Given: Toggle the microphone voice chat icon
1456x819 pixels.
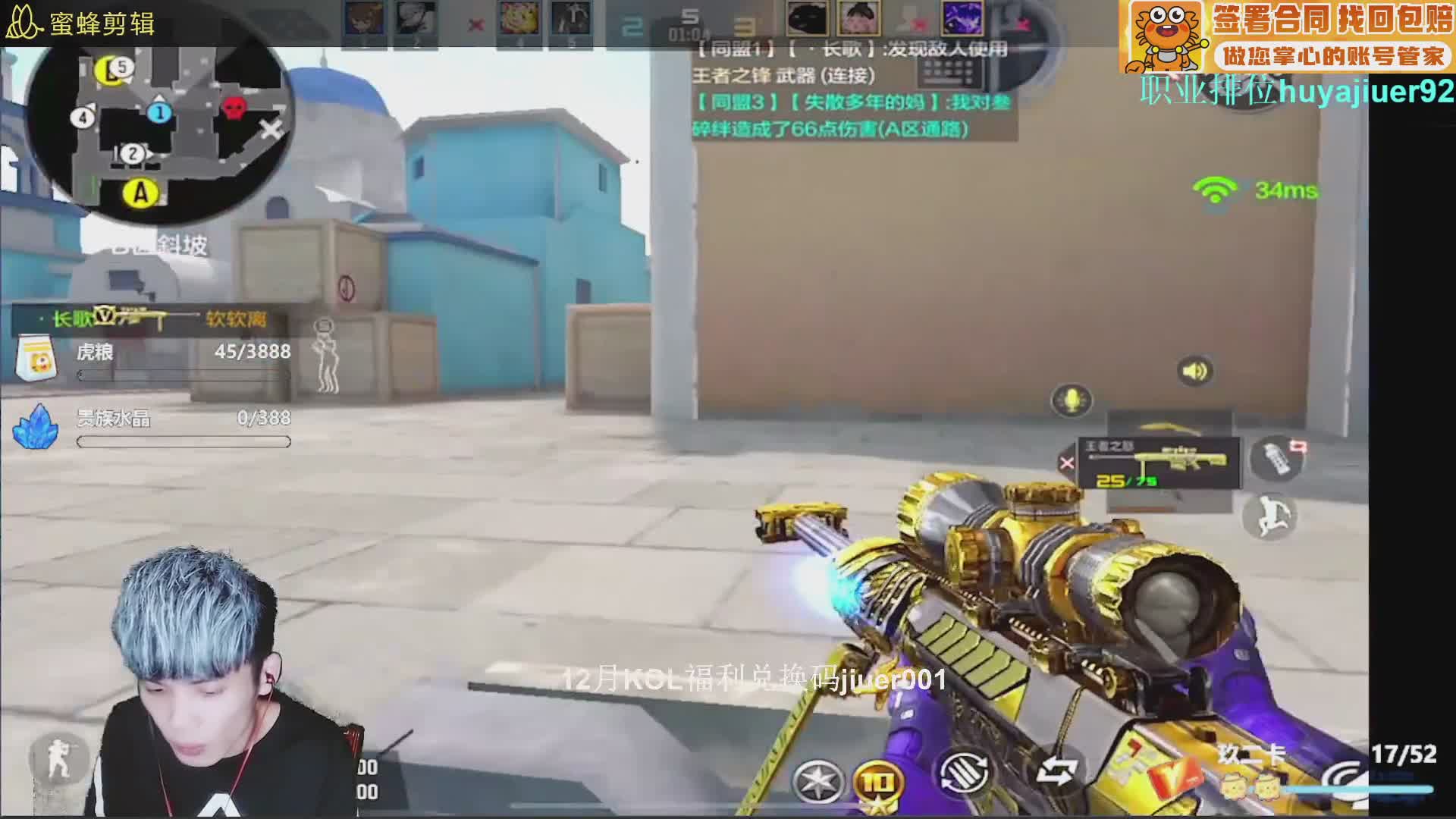Looking at the screenshot, I should 1071,400.
